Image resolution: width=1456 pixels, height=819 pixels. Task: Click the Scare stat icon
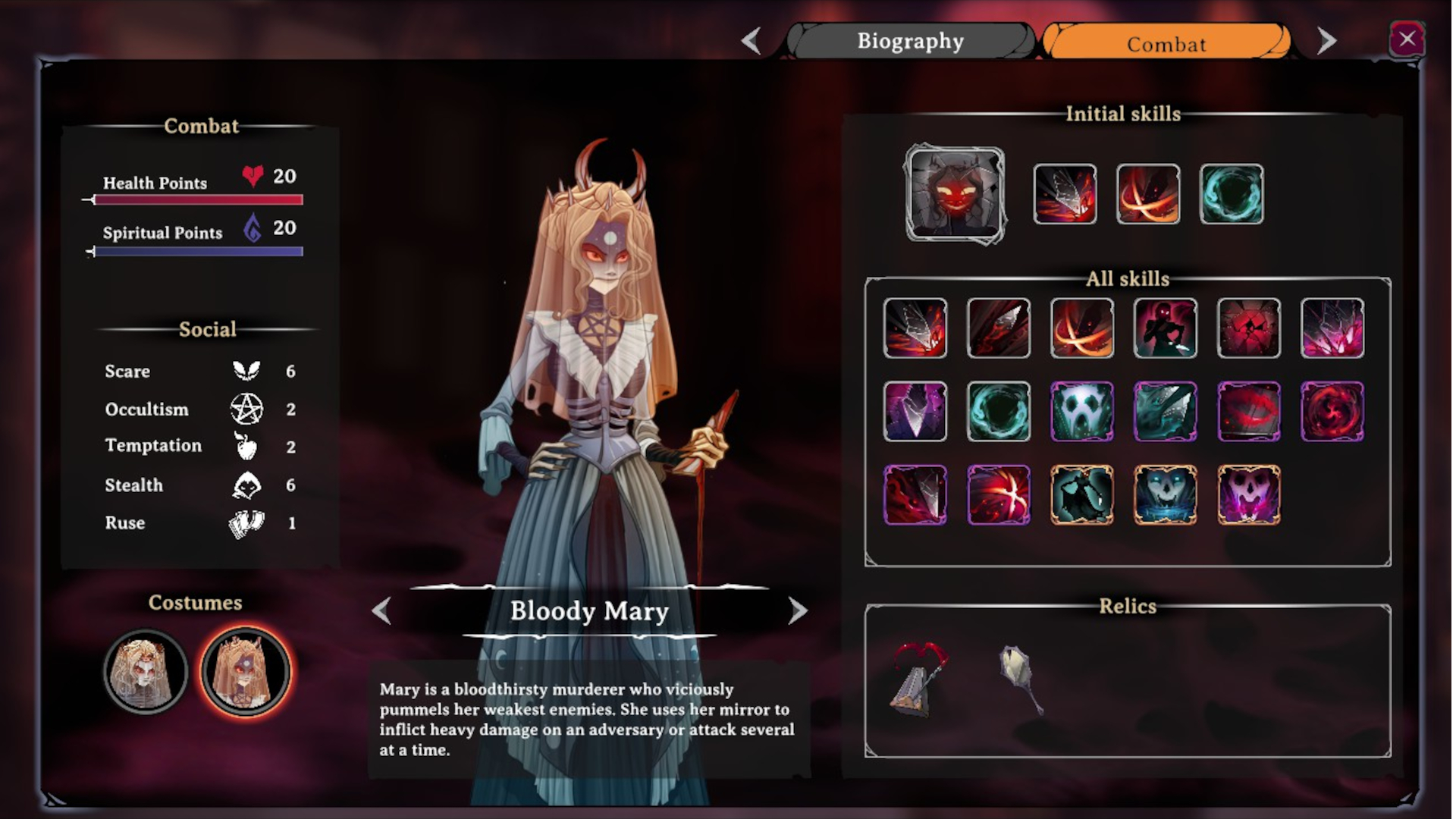point(246,370)
